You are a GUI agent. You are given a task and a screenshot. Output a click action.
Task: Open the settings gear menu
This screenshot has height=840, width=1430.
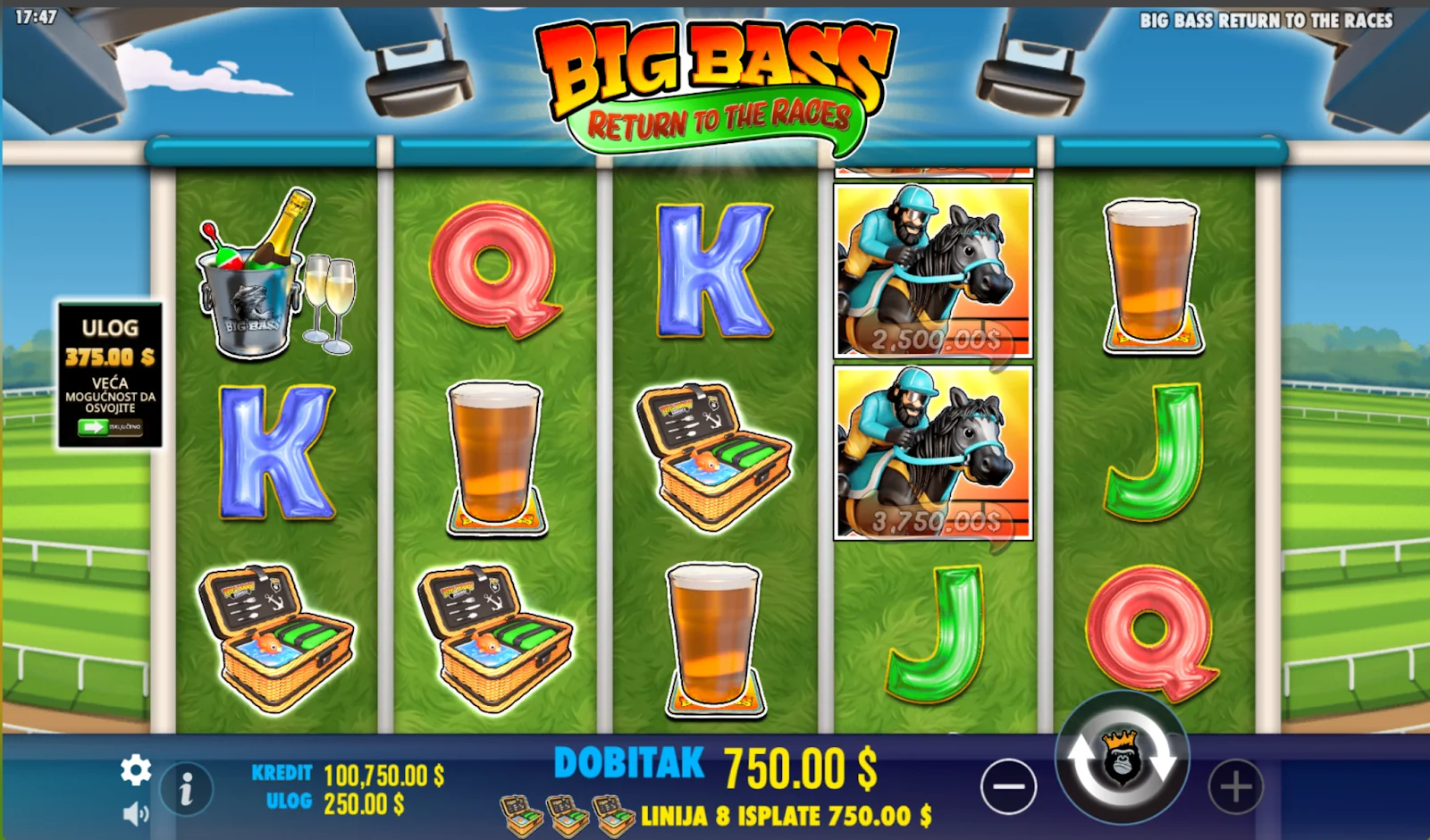136,769
